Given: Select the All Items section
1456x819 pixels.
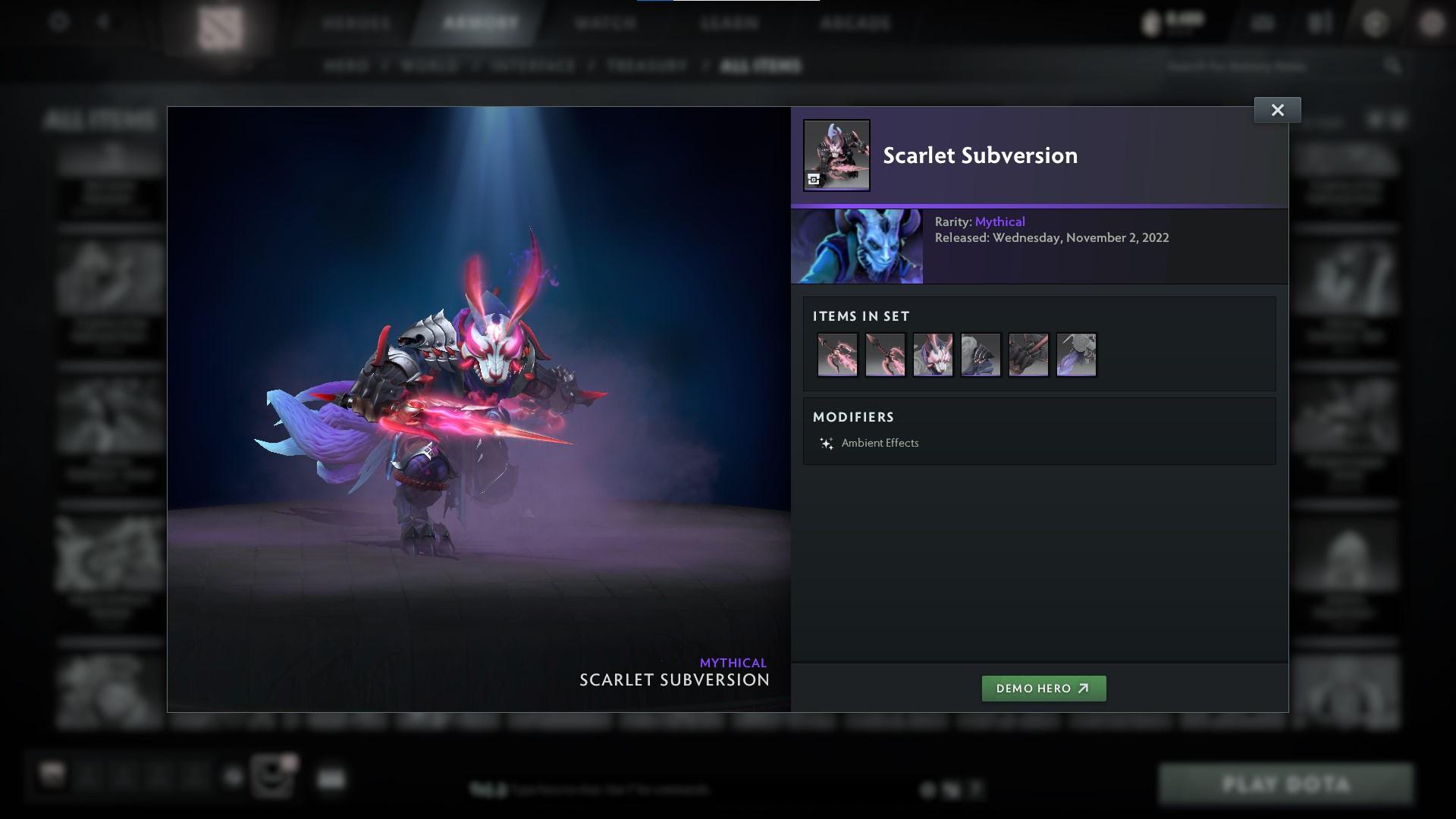Looking at the screenshot, I should pyautogui.click(x=761, y=66).
